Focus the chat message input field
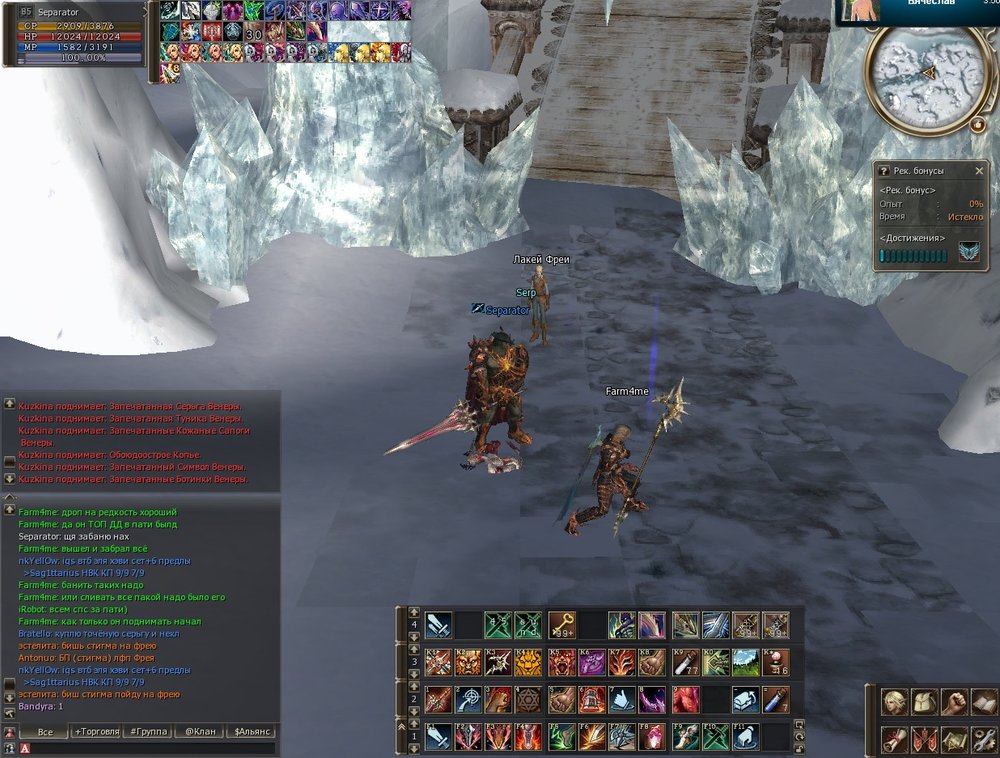Screen dimensions: 1000x758 (x=150, y=747)
